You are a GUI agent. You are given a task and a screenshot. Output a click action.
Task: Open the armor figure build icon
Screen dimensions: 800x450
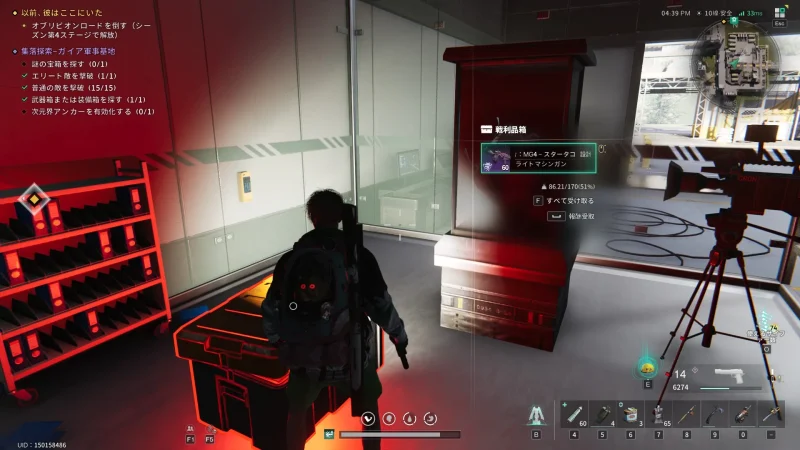click(537, 414)
